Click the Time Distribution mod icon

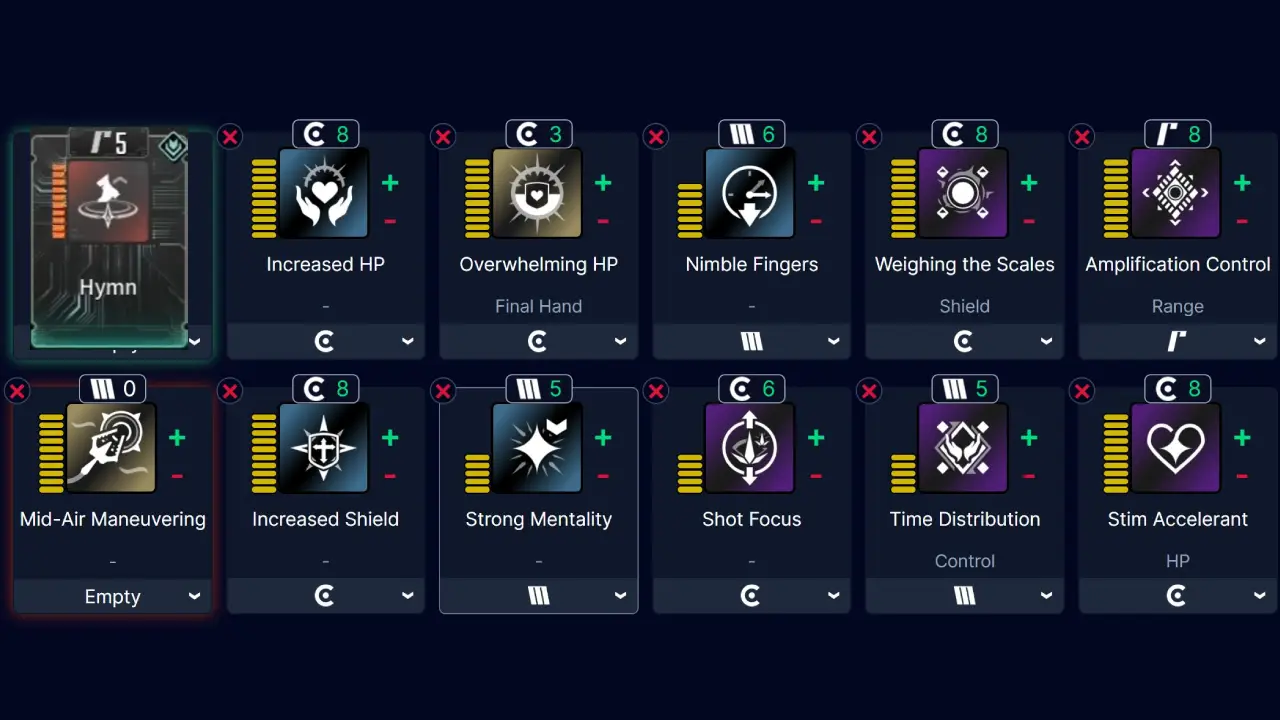point(964,448)
